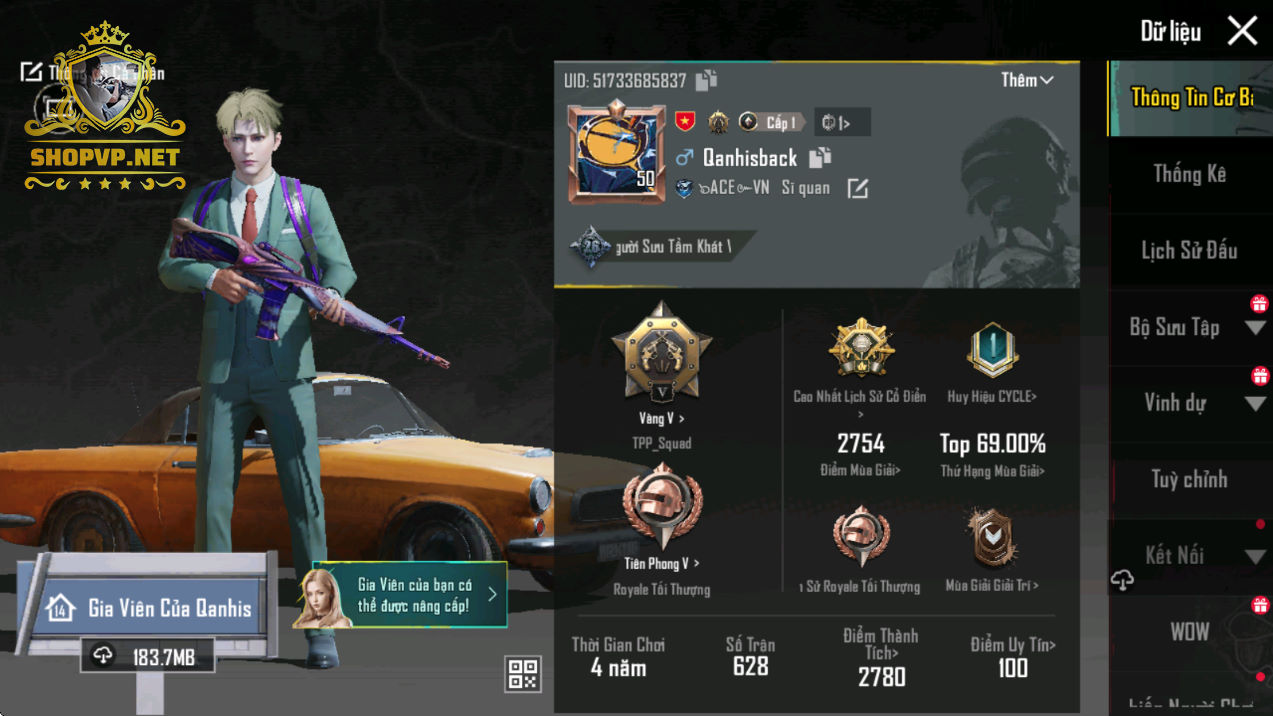The image size is (1273, 716).
Task: Open Gia Viên Của Qanhis home
Action: click(x=150, y=608)
